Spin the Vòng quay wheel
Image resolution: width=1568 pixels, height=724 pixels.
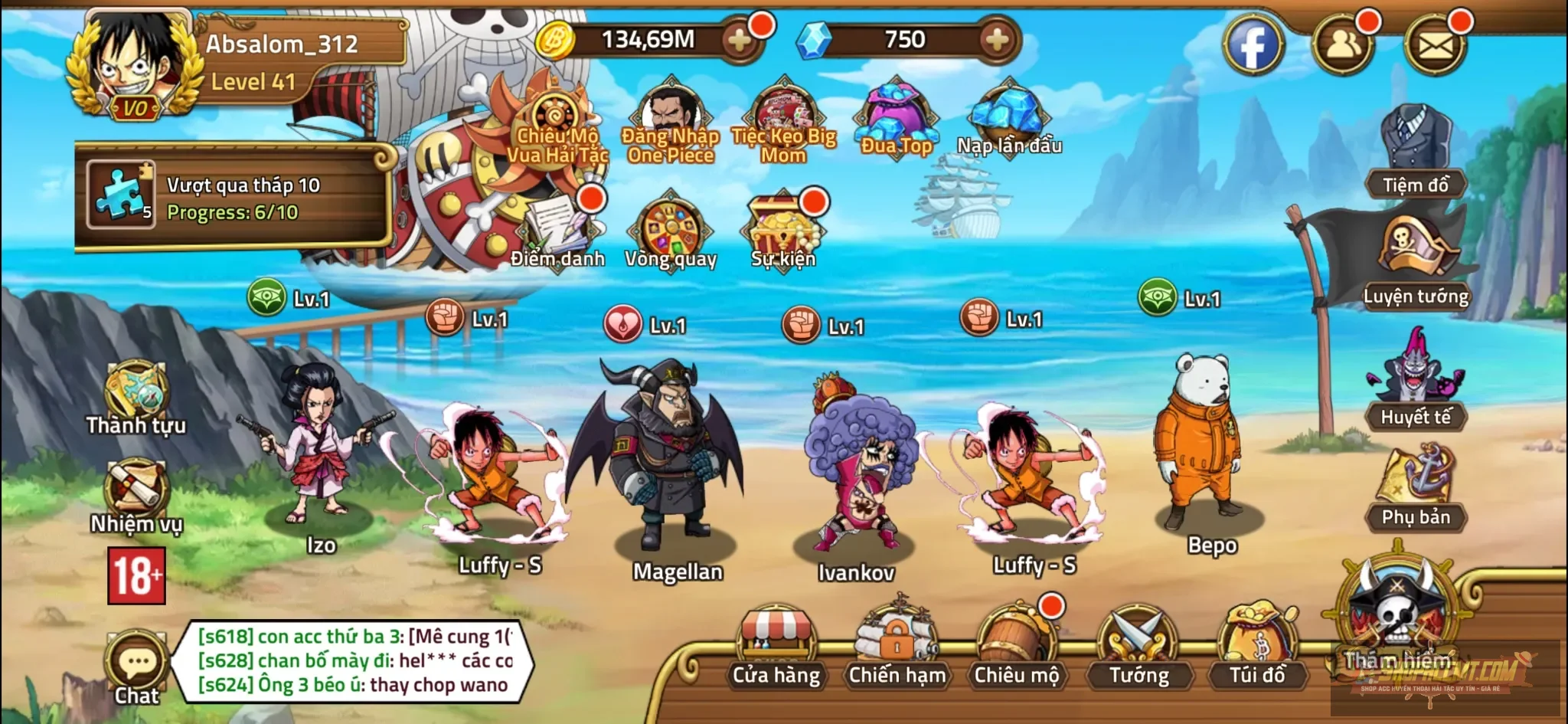671,230
